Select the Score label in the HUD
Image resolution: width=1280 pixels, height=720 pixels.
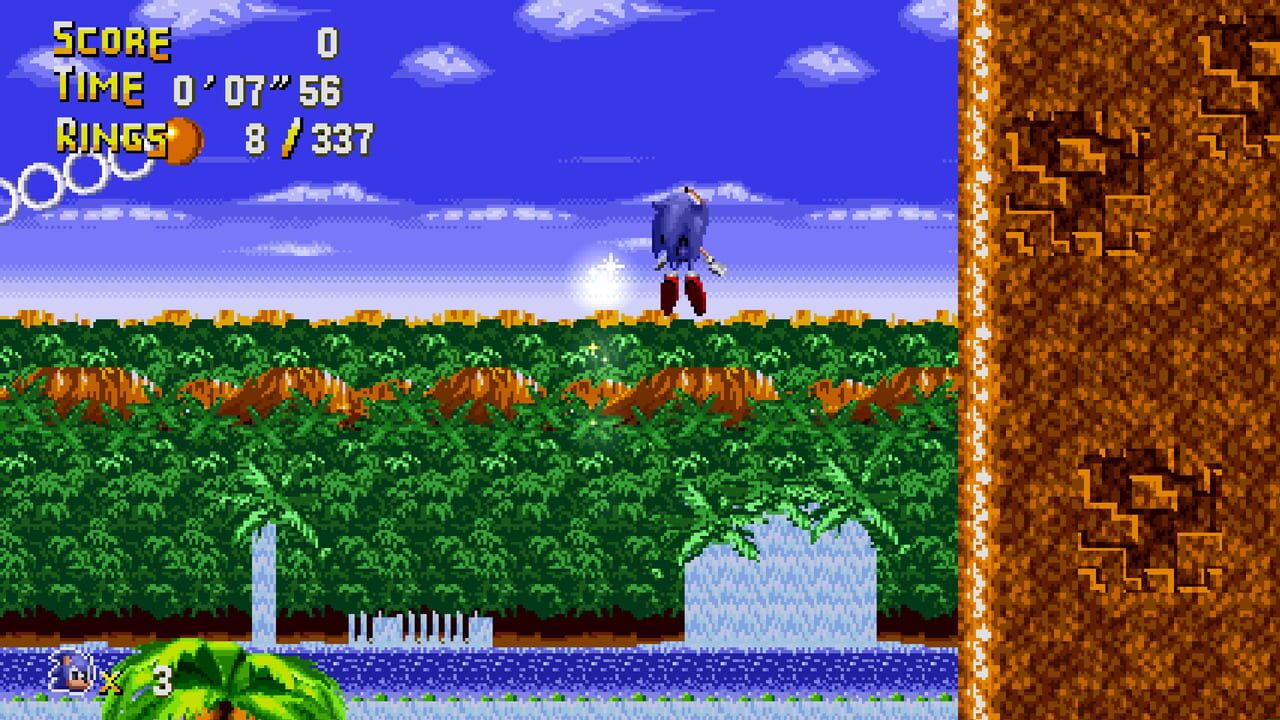[x=113, y=42]
